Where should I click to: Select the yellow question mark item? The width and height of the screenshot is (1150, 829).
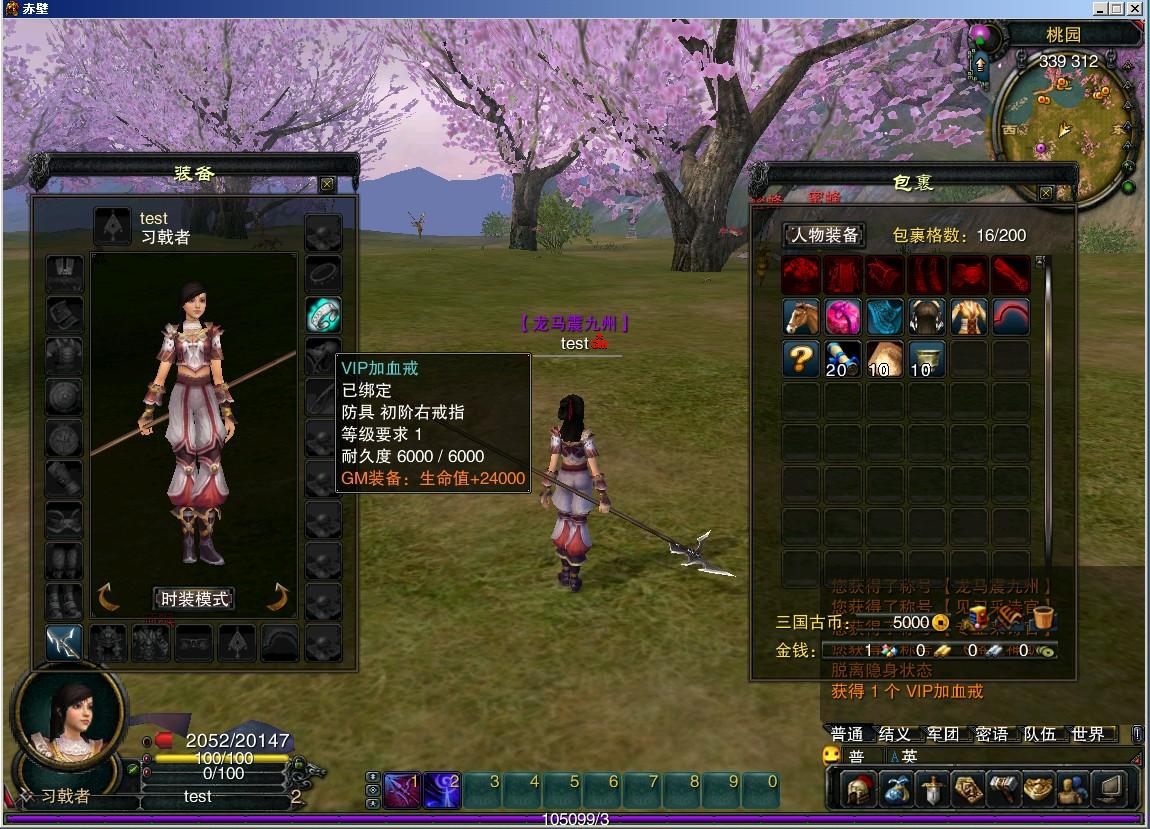pos(800,358)
